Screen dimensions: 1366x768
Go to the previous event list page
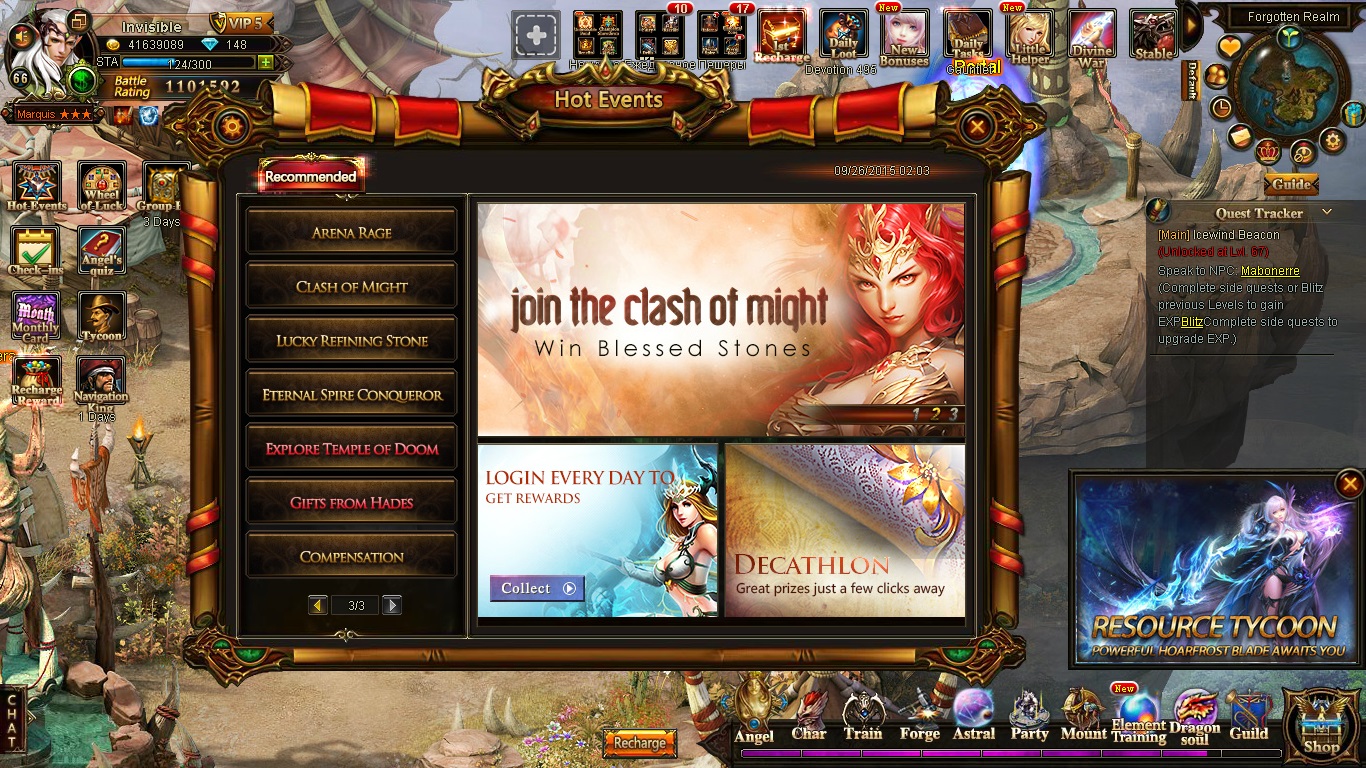point(318,605)
